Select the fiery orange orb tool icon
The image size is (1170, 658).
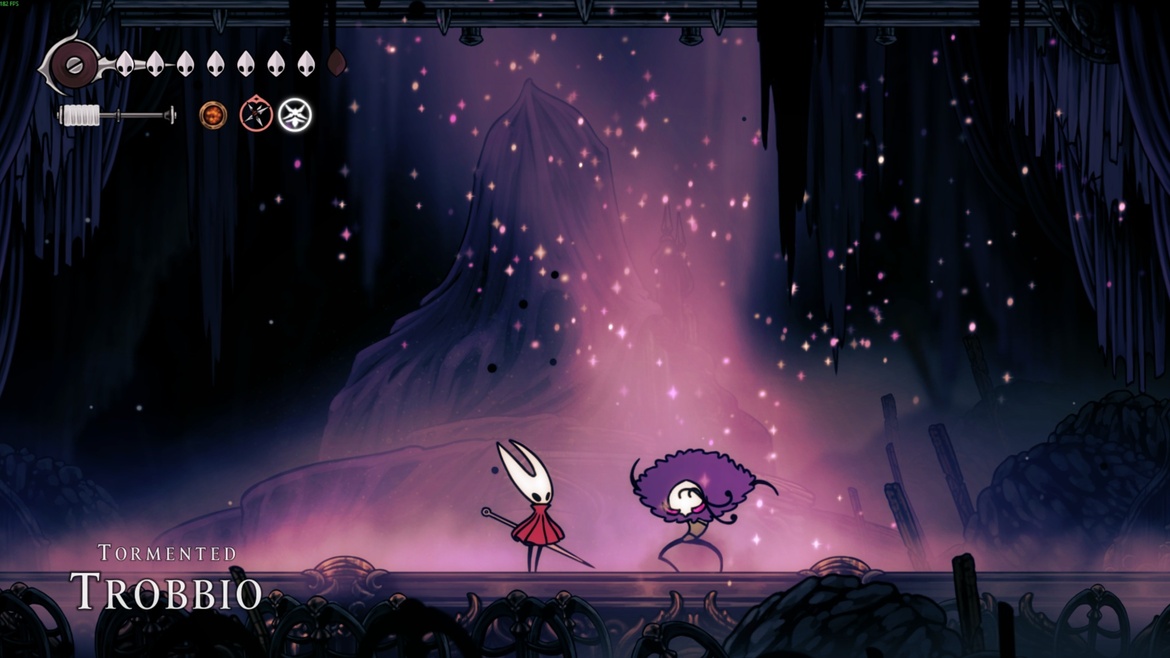(213, 115)
